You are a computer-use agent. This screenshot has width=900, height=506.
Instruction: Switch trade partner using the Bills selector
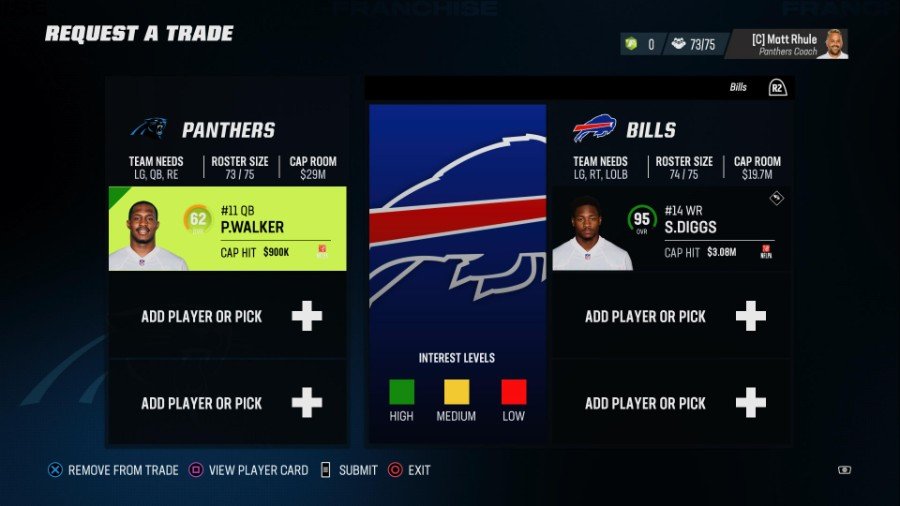click(757, 88)
